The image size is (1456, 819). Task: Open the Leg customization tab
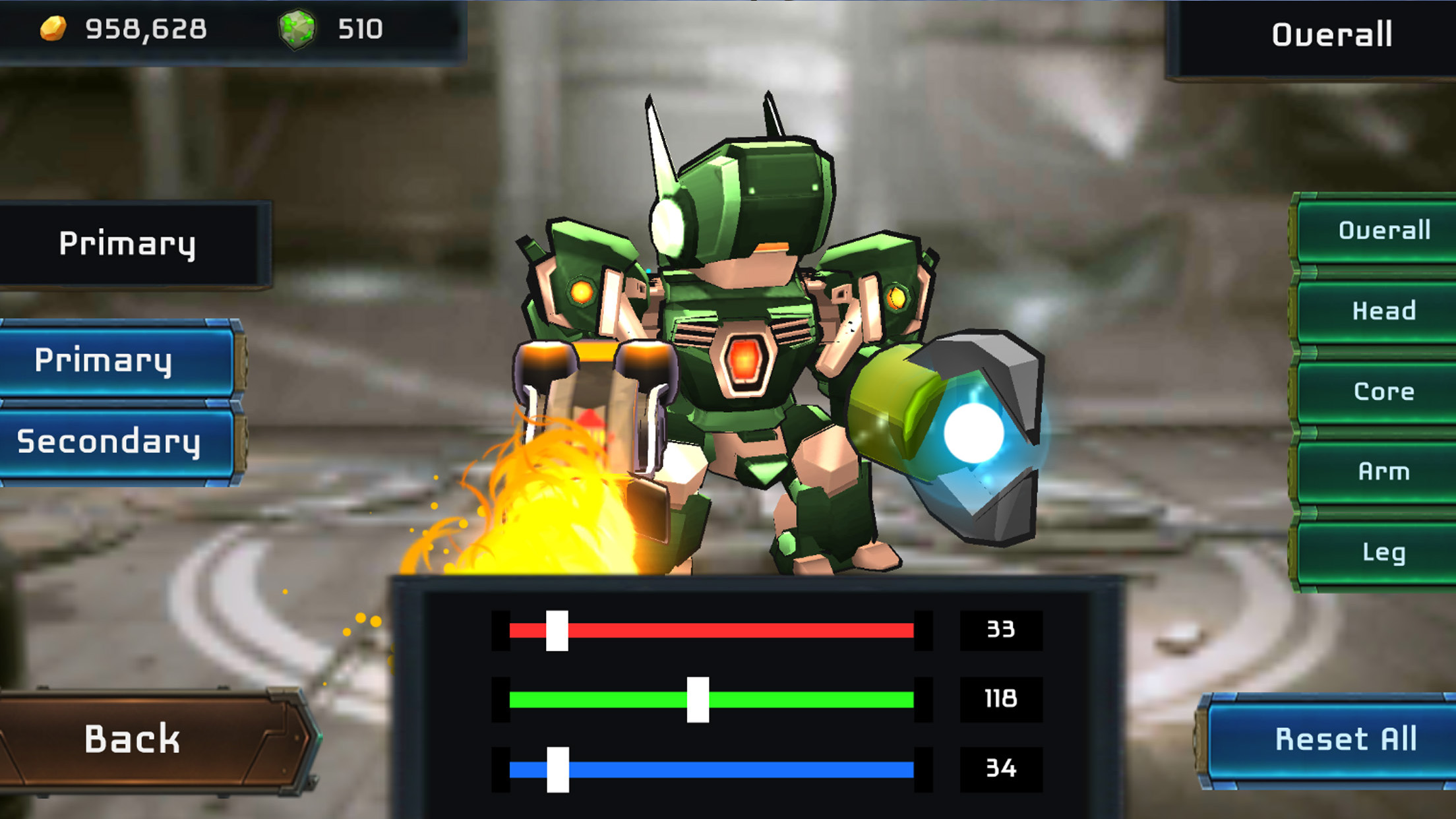(1383, 554)
